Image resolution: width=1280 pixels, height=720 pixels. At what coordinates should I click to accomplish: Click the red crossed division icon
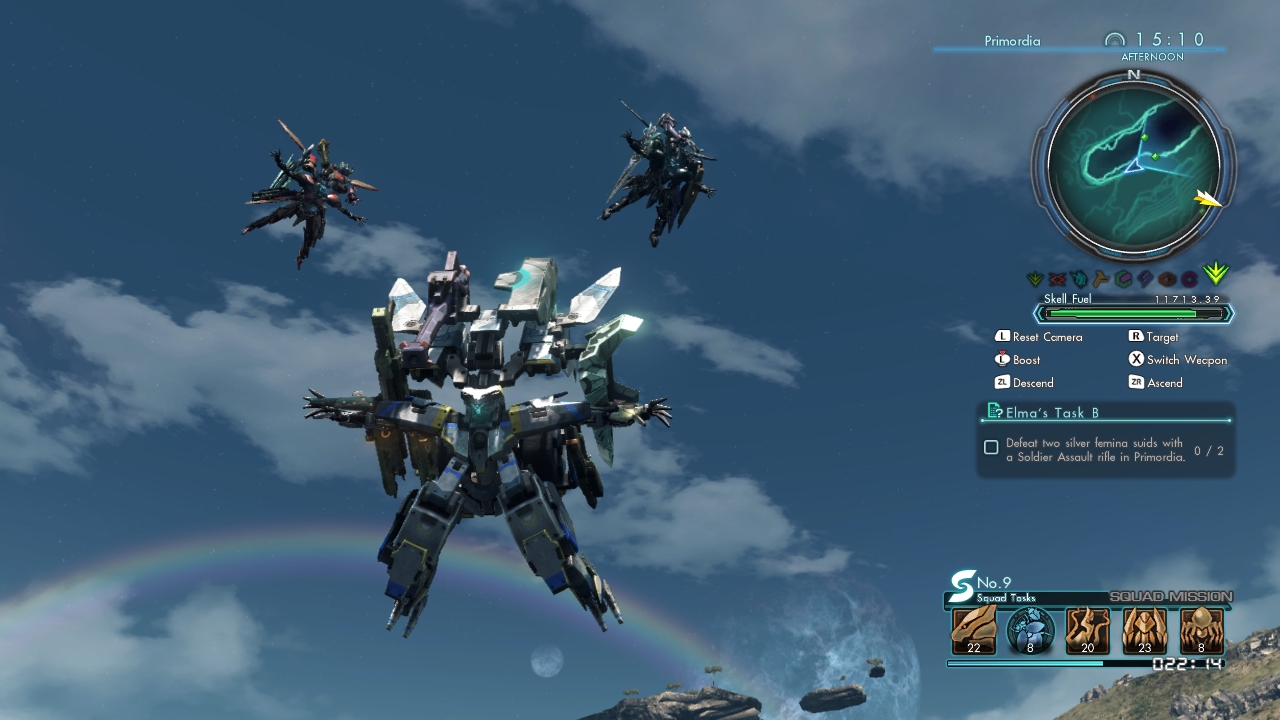(x=1057, y=279)
